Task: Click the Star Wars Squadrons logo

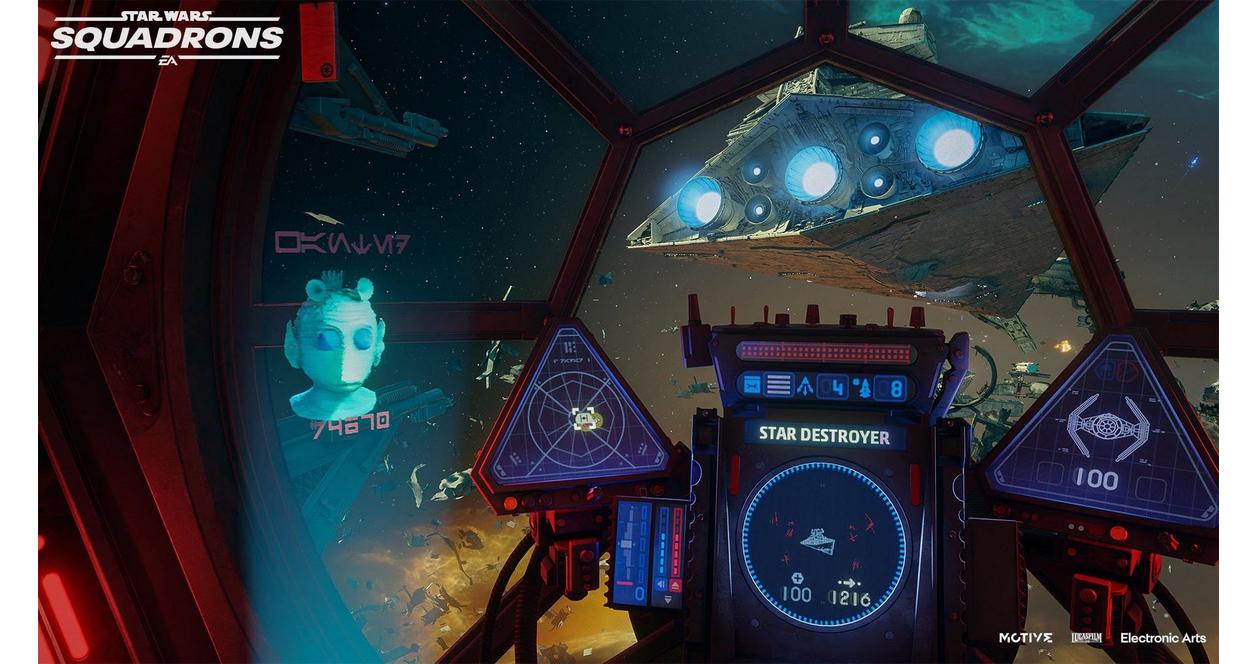Action: point(167,37)
